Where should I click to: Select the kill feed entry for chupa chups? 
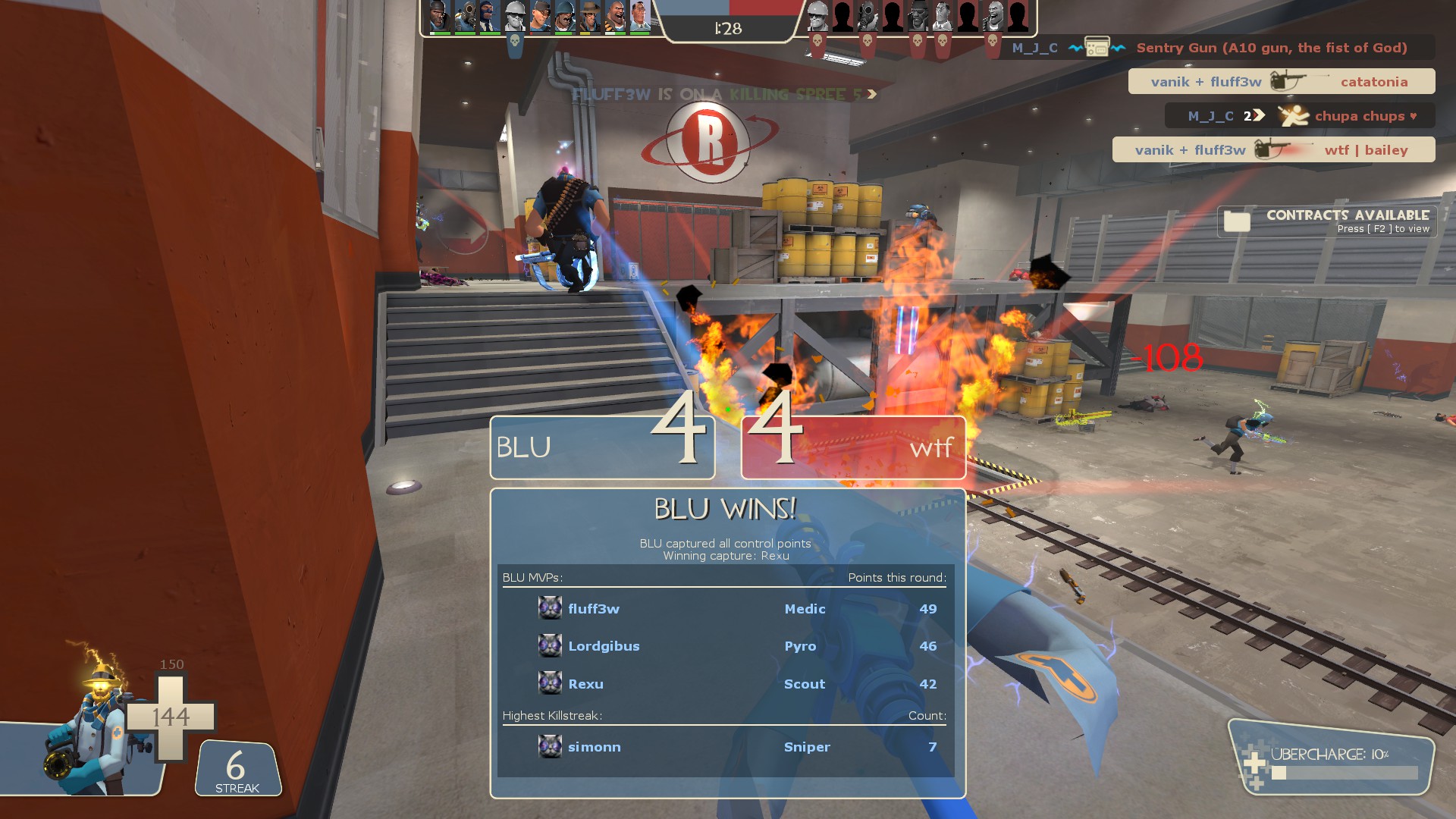click(1299, 116)
